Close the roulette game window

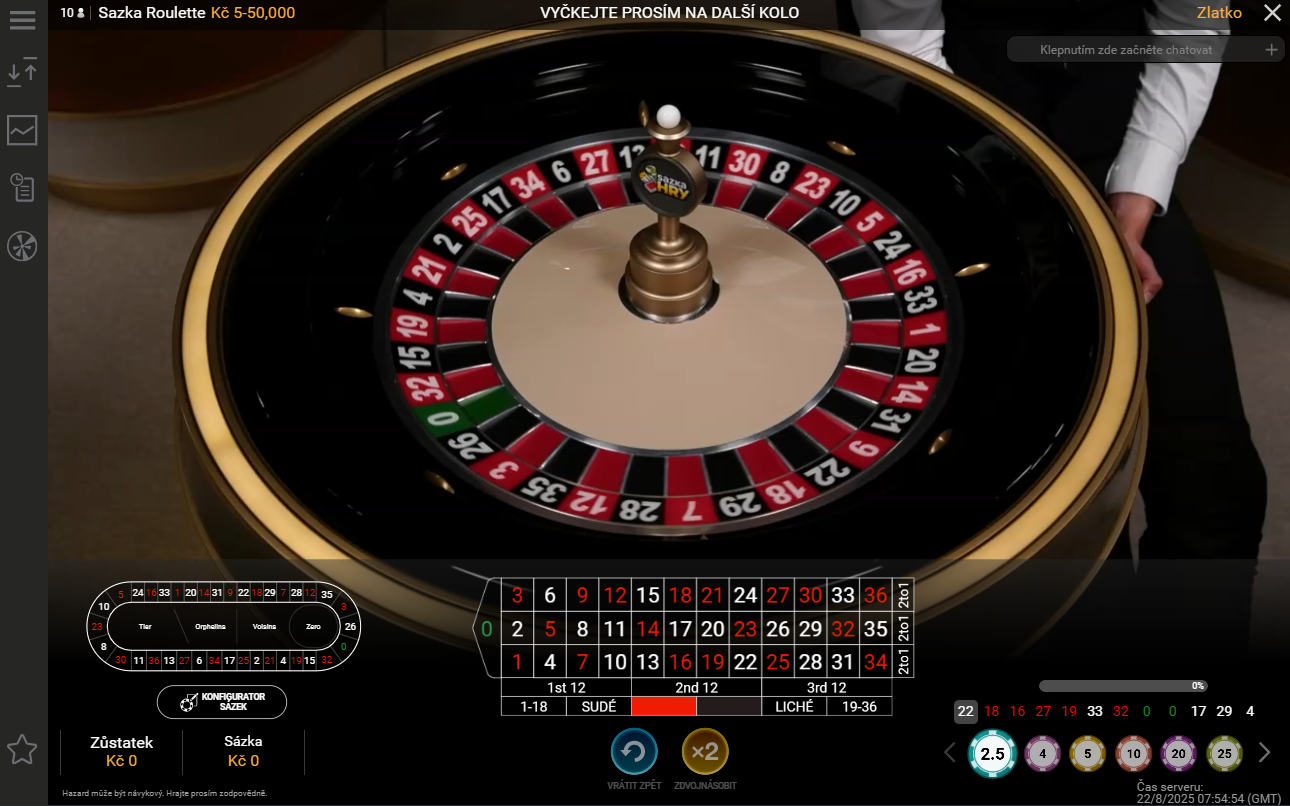click(x=1271, y=13)
